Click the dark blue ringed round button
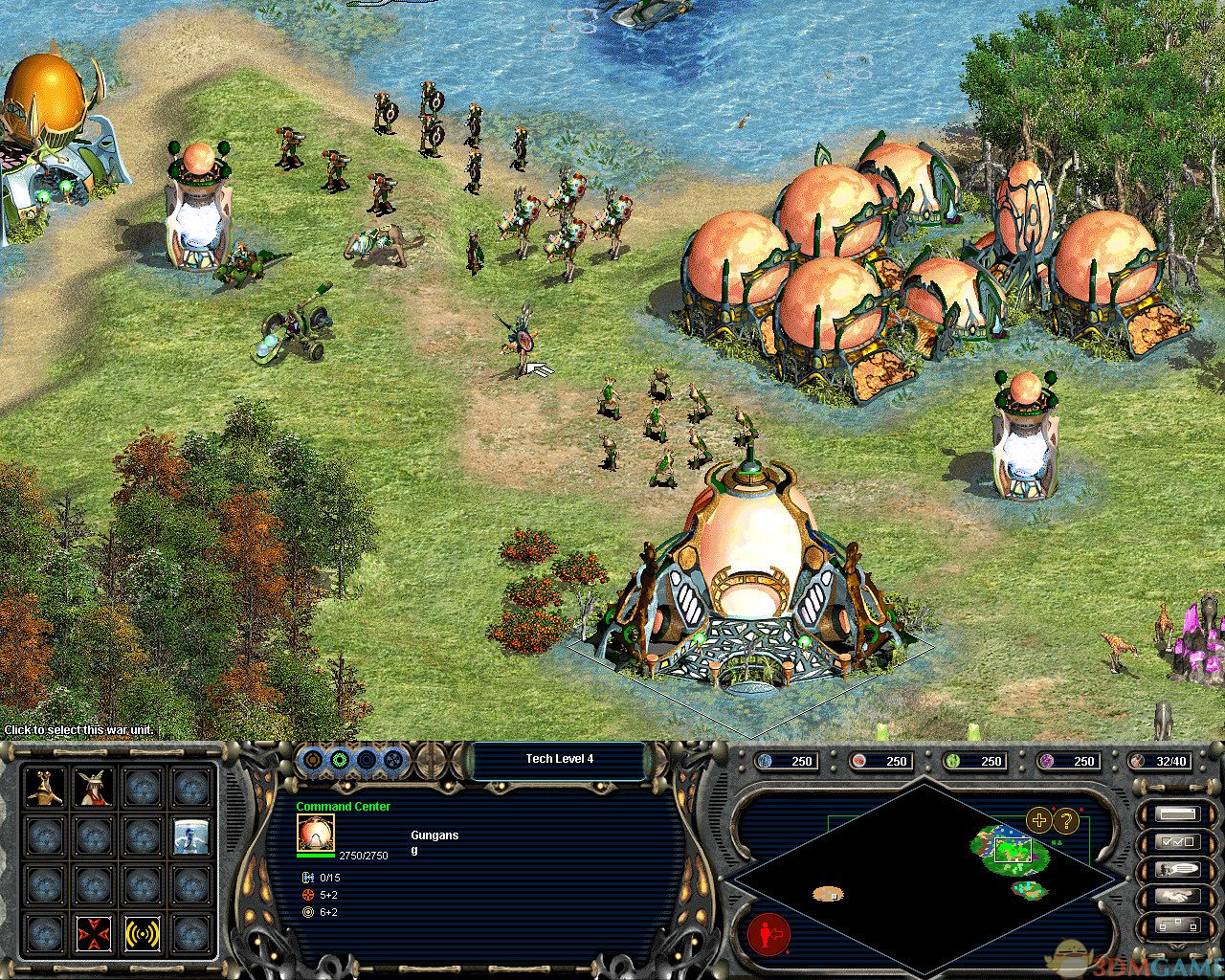 [x=366, y=761]
